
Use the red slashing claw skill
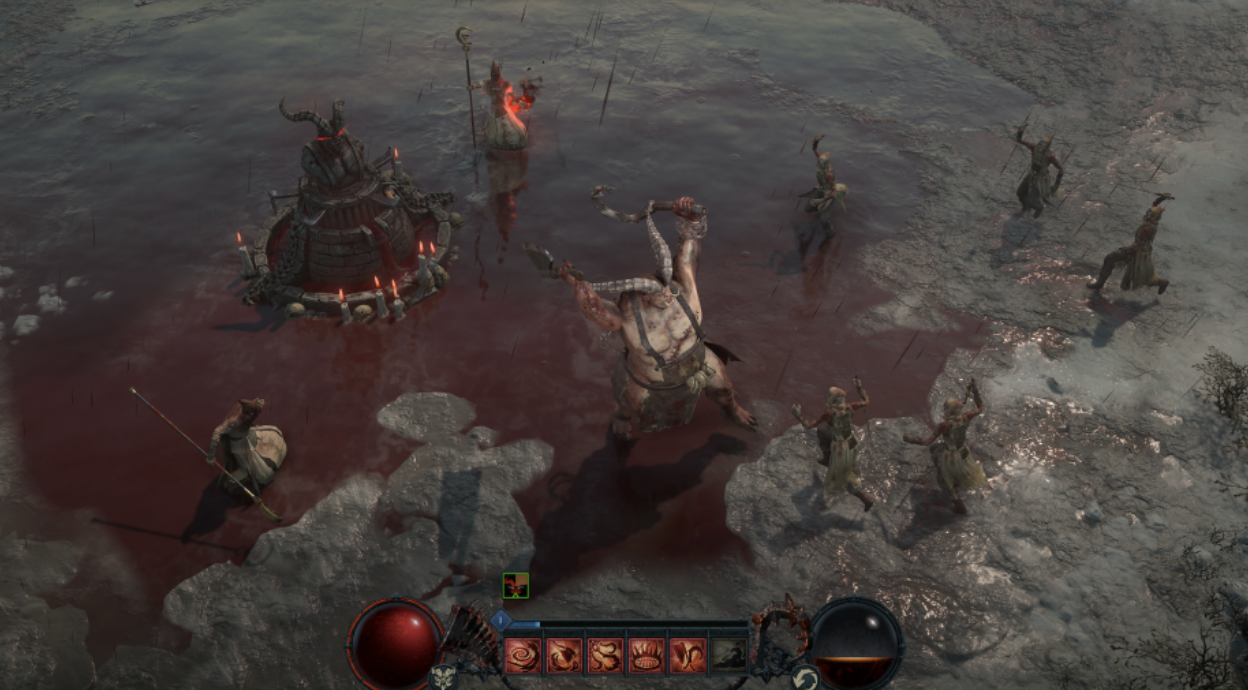click(564, 655)
